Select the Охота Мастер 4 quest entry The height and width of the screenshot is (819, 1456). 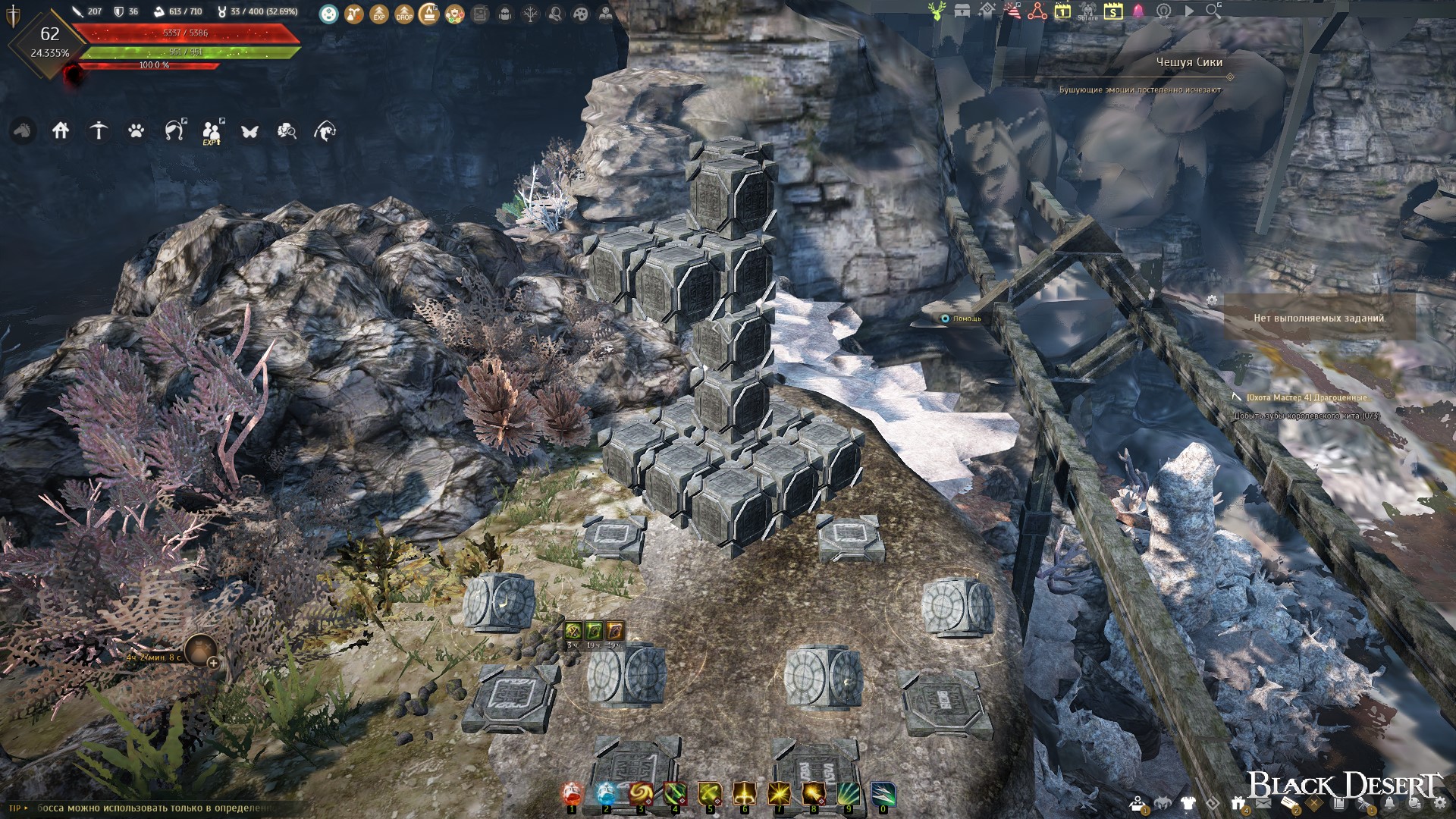coord(1309,397)
